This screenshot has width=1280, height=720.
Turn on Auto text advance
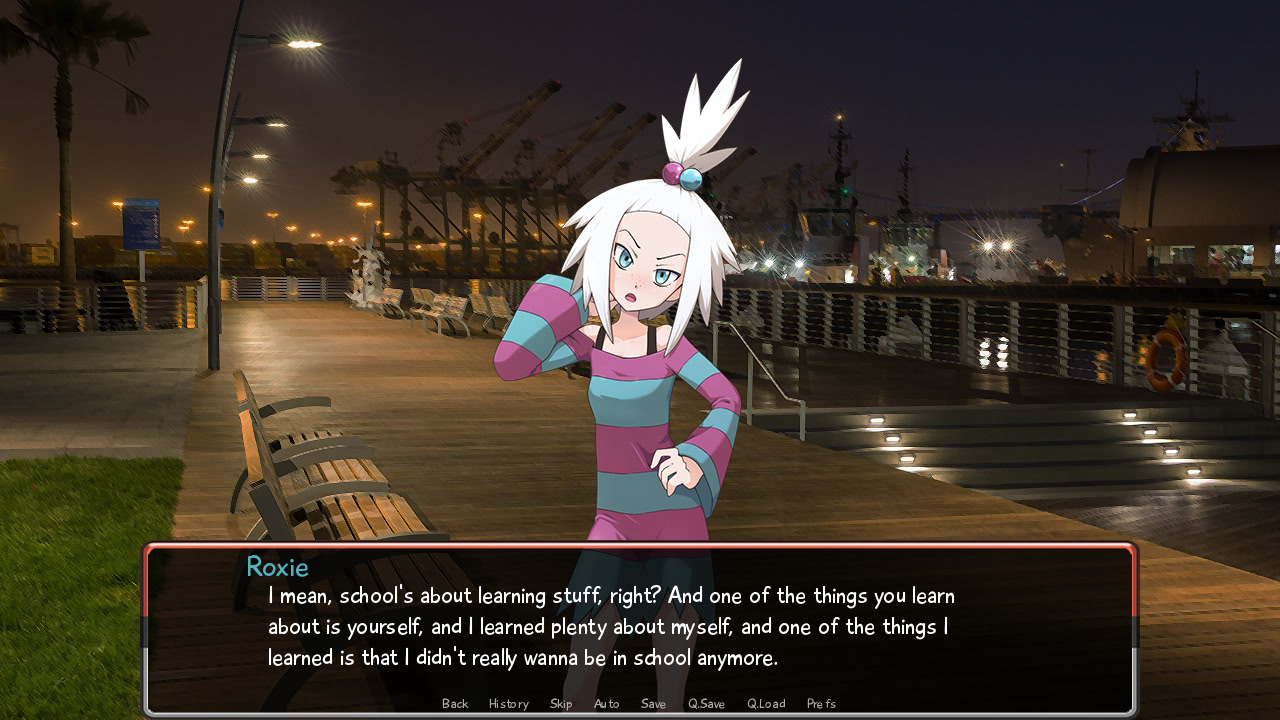pos(606,703)
